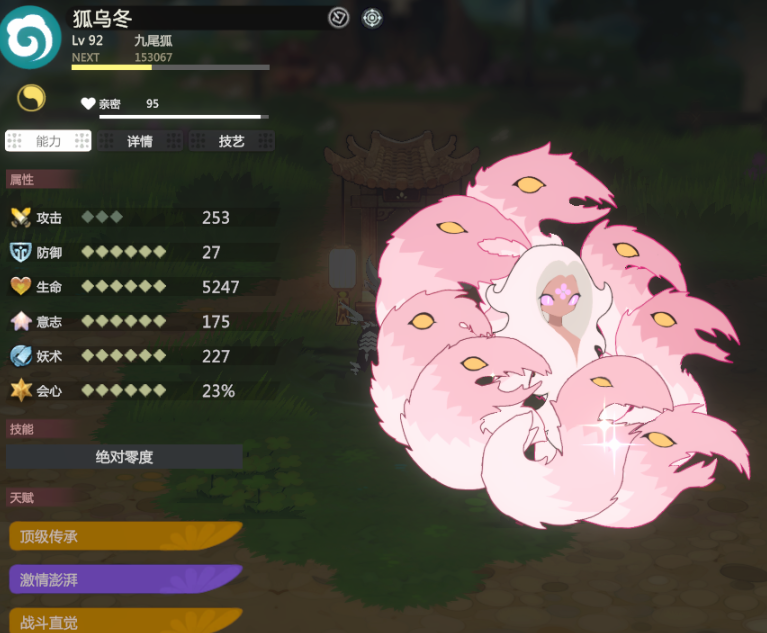The image size is (767, 633).
Task: Switch to the 能力 tab
Action: (48, 141)
